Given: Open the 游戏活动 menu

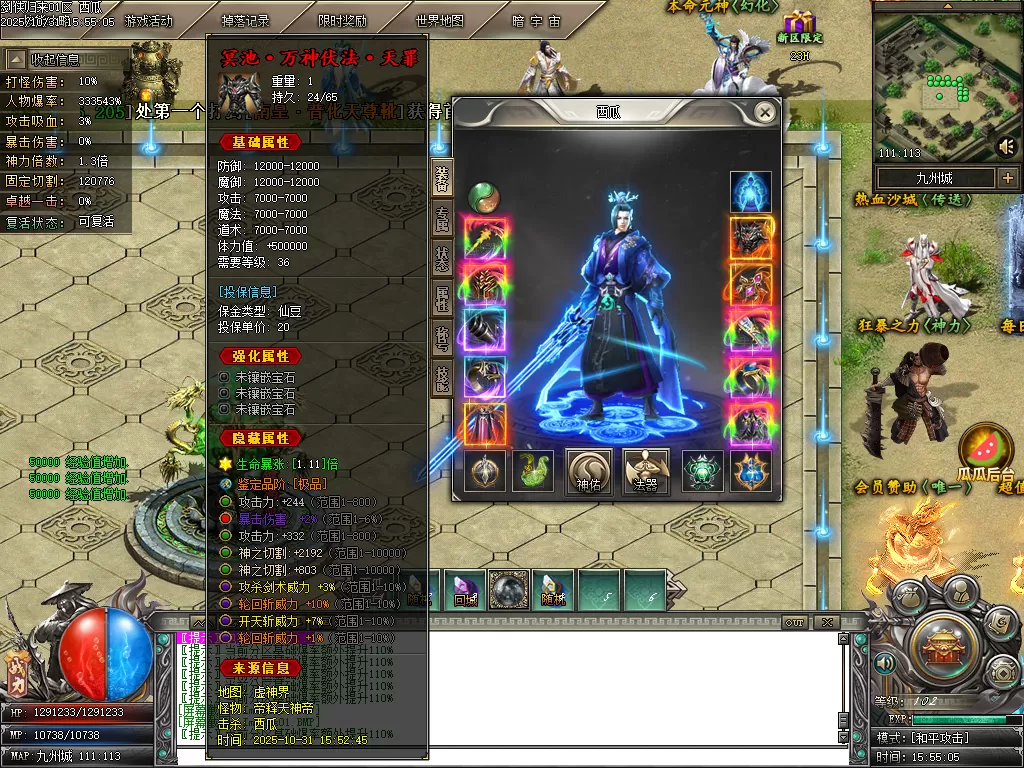Looking at the screenshot, I should (x=149, y=21).
